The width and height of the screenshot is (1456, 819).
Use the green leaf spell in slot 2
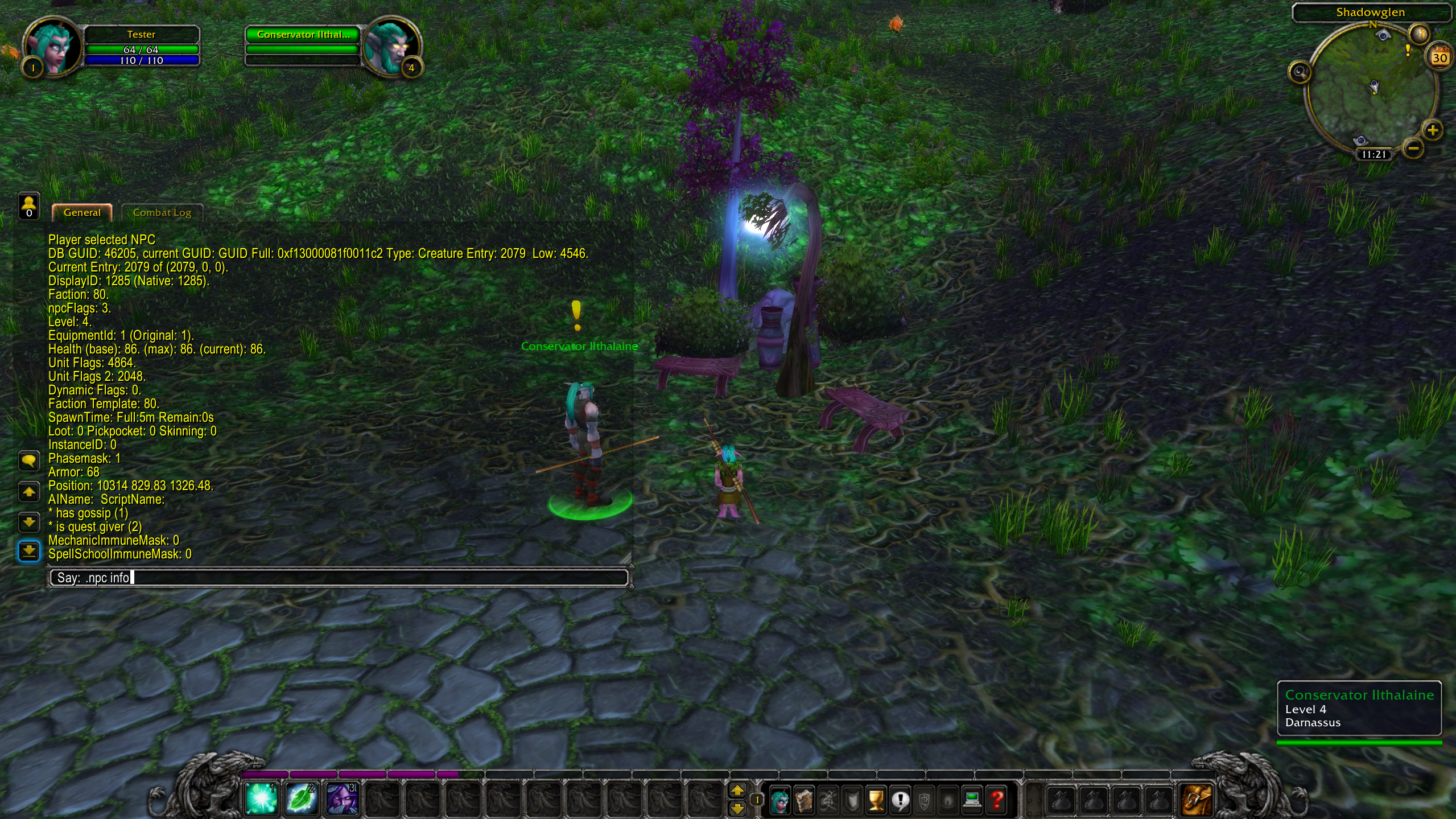tap(301, 799)
